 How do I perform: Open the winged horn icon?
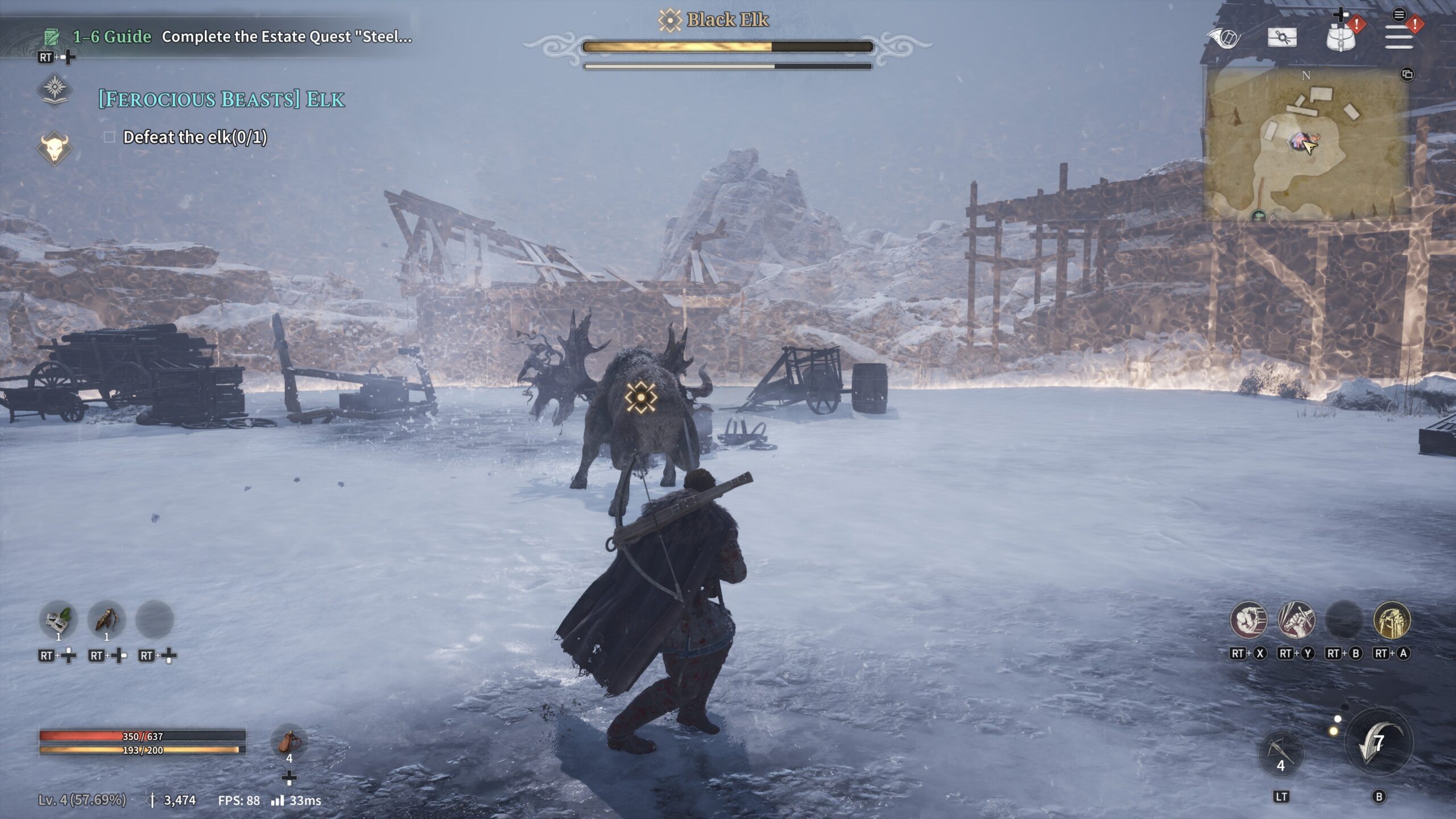pyautogui.click(x=1223, y=38)
